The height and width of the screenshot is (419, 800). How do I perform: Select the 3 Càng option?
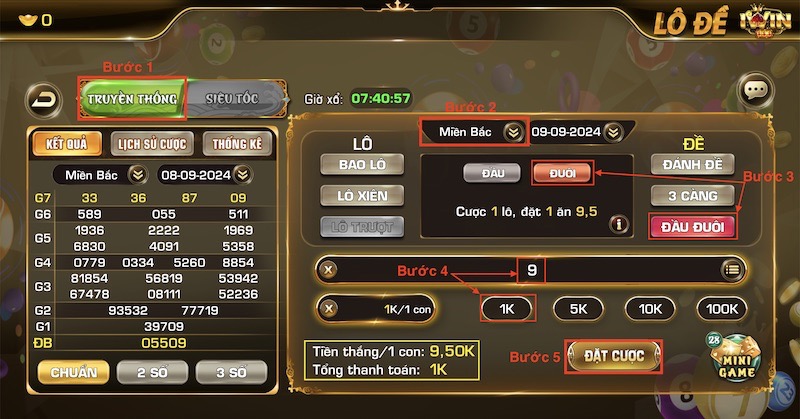tap(692, 195)
